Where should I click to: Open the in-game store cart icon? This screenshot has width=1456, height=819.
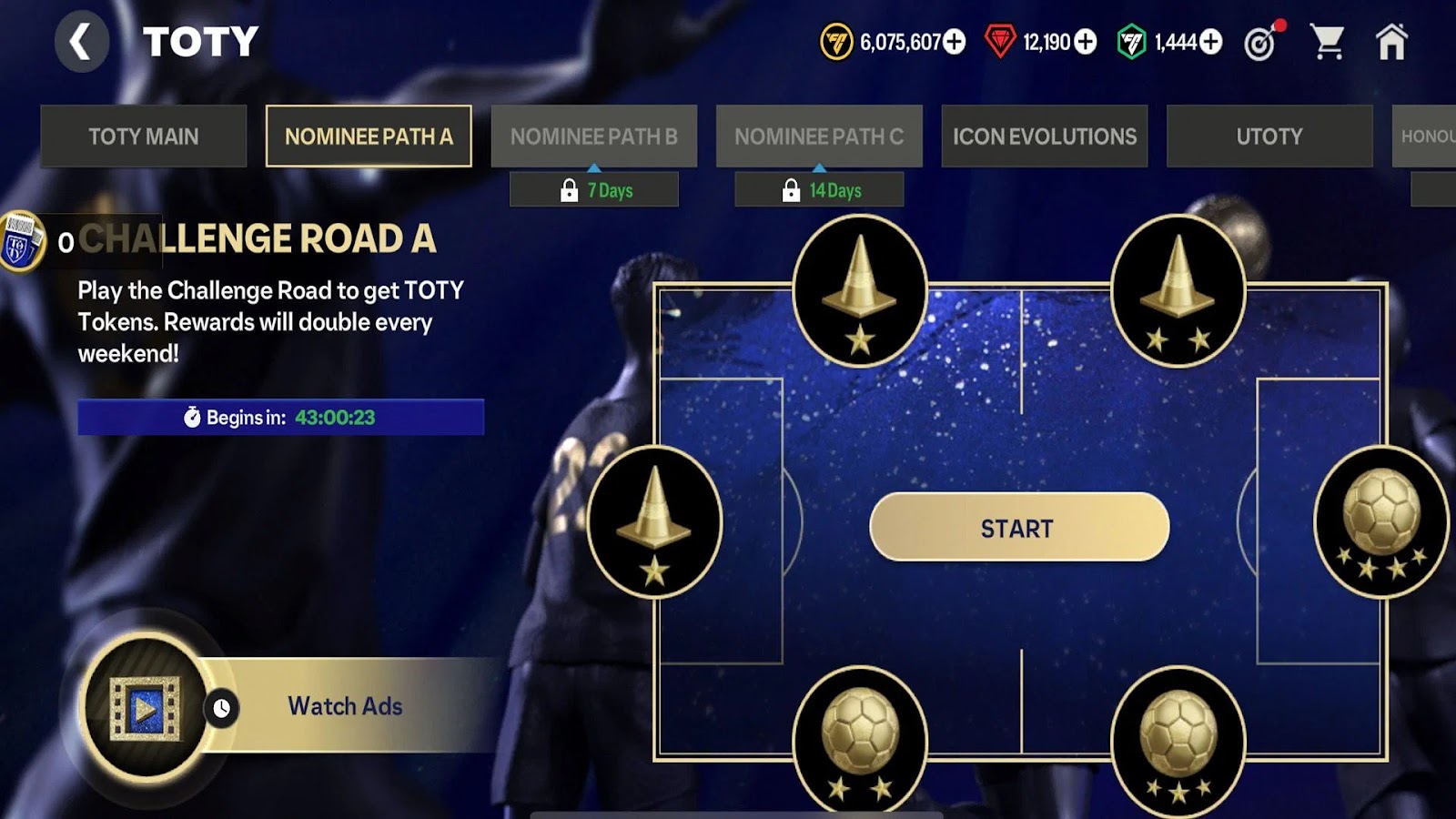pos(1330,41)
